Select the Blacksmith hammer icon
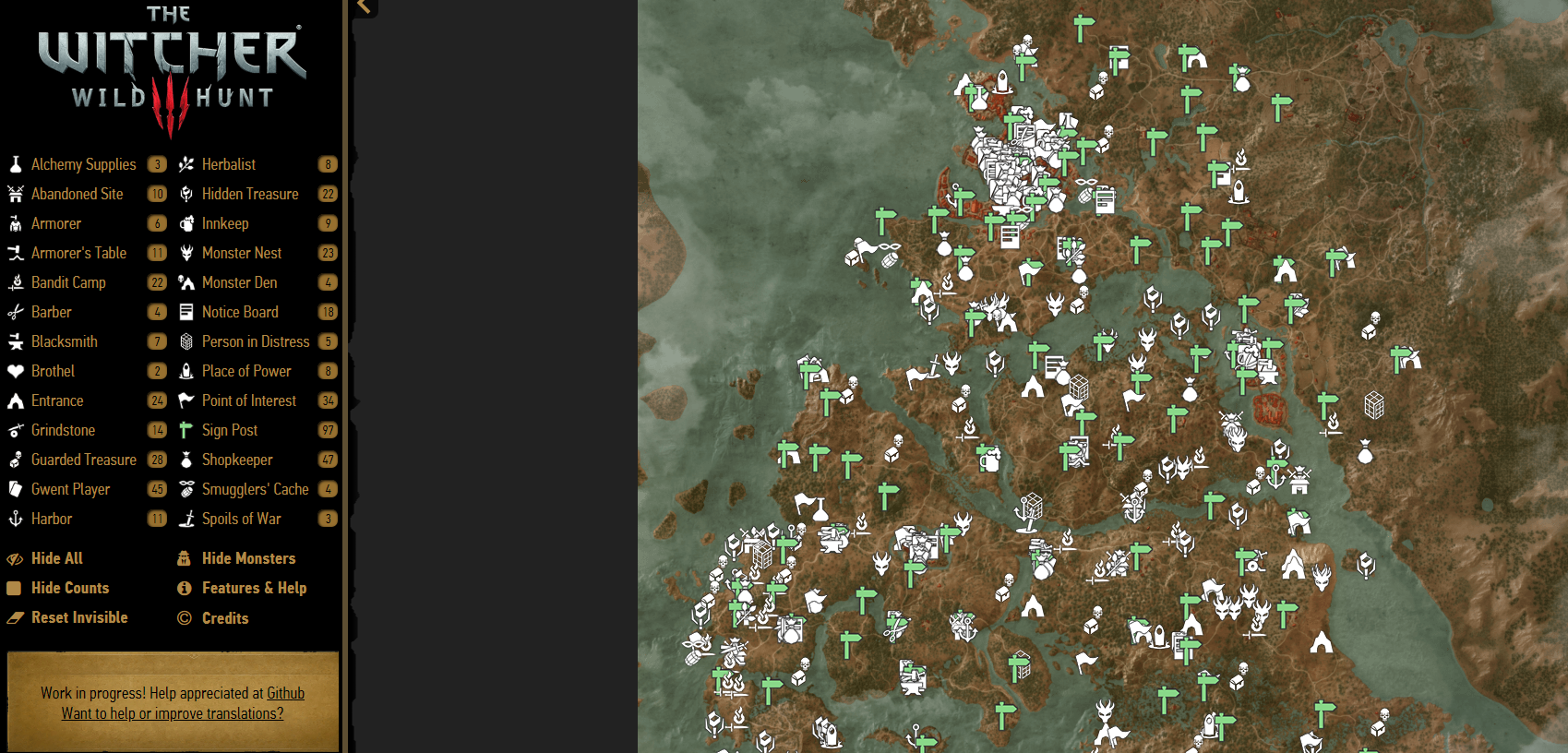The image size is (1568, 753). [15, 341]
